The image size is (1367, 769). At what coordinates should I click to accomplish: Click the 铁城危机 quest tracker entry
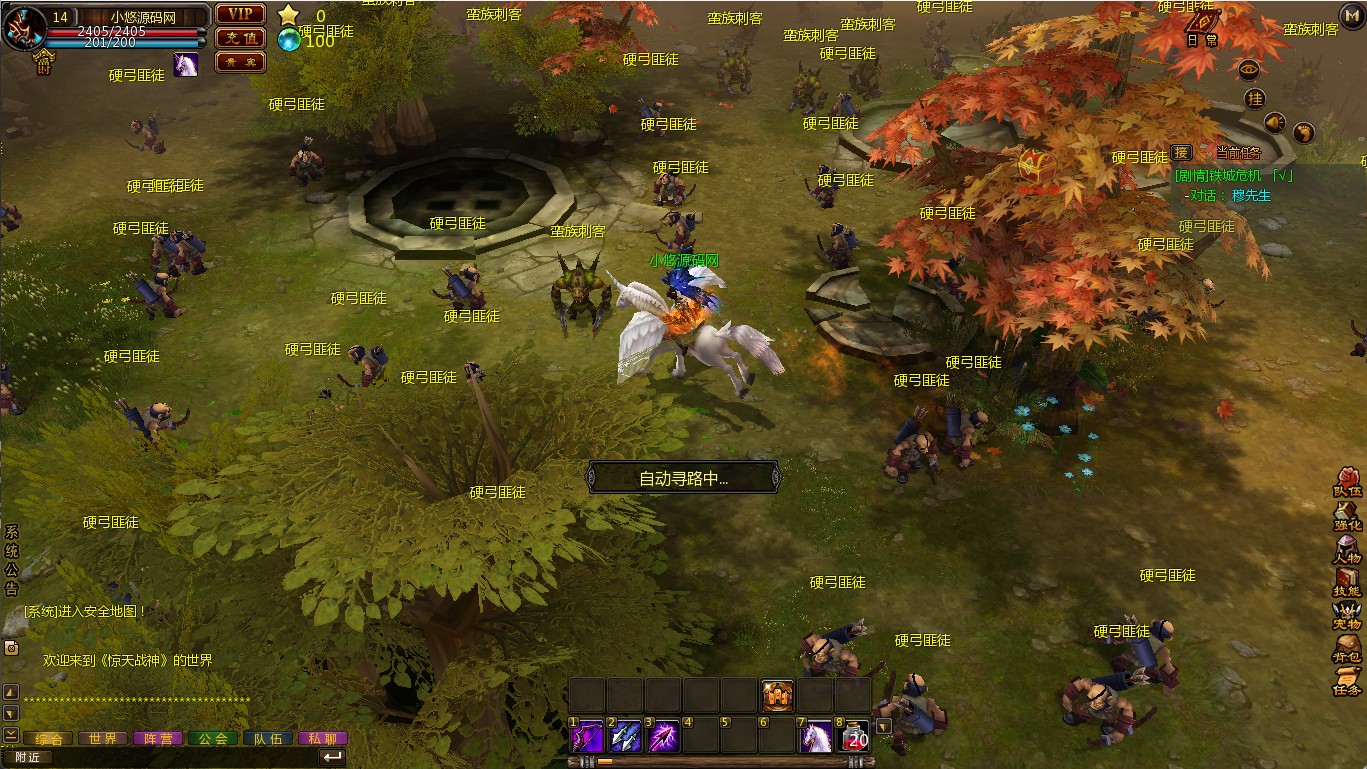(1234, 175)
